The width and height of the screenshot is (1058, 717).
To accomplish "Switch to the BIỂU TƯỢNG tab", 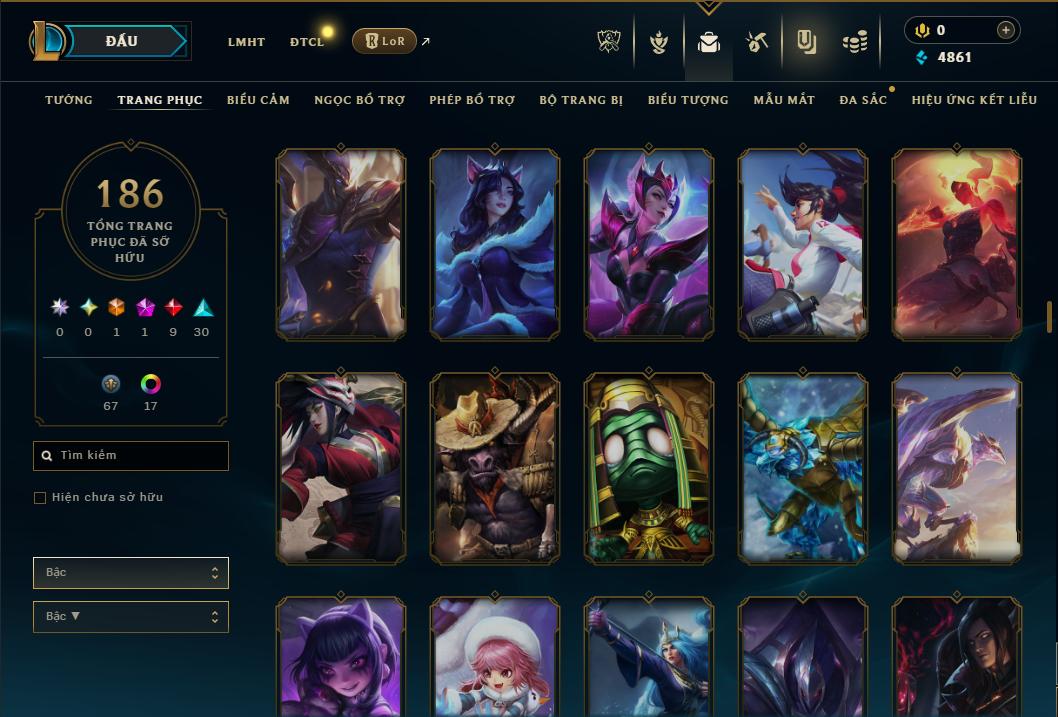I will pos(688,100).
